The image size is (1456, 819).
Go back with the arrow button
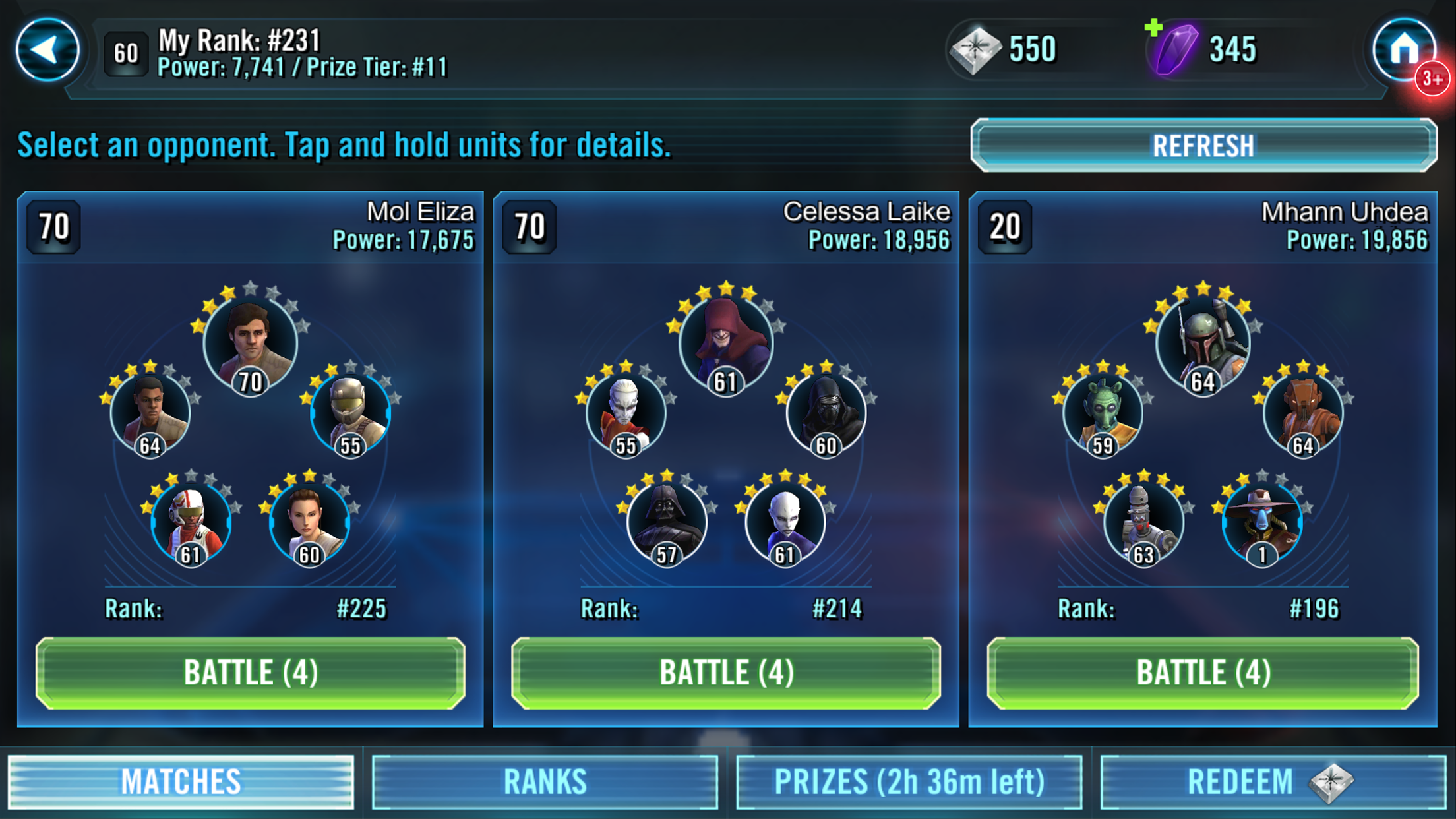pos(47,50)
